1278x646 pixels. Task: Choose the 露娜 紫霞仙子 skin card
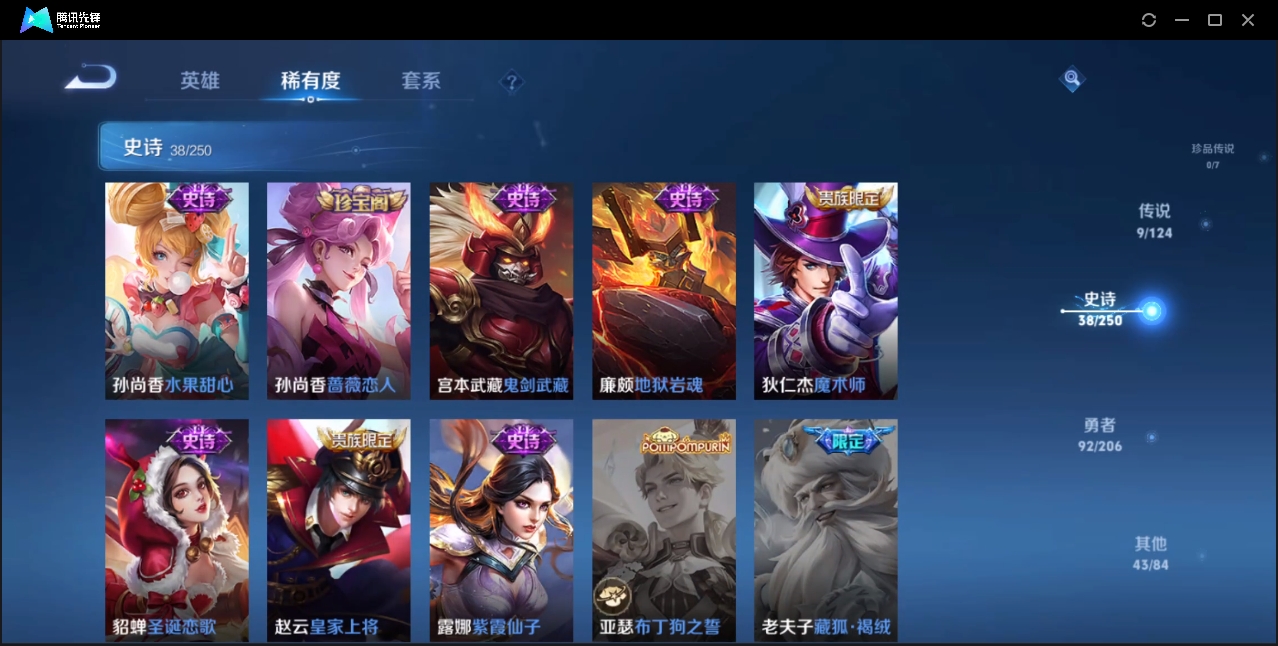pos(502,530)
